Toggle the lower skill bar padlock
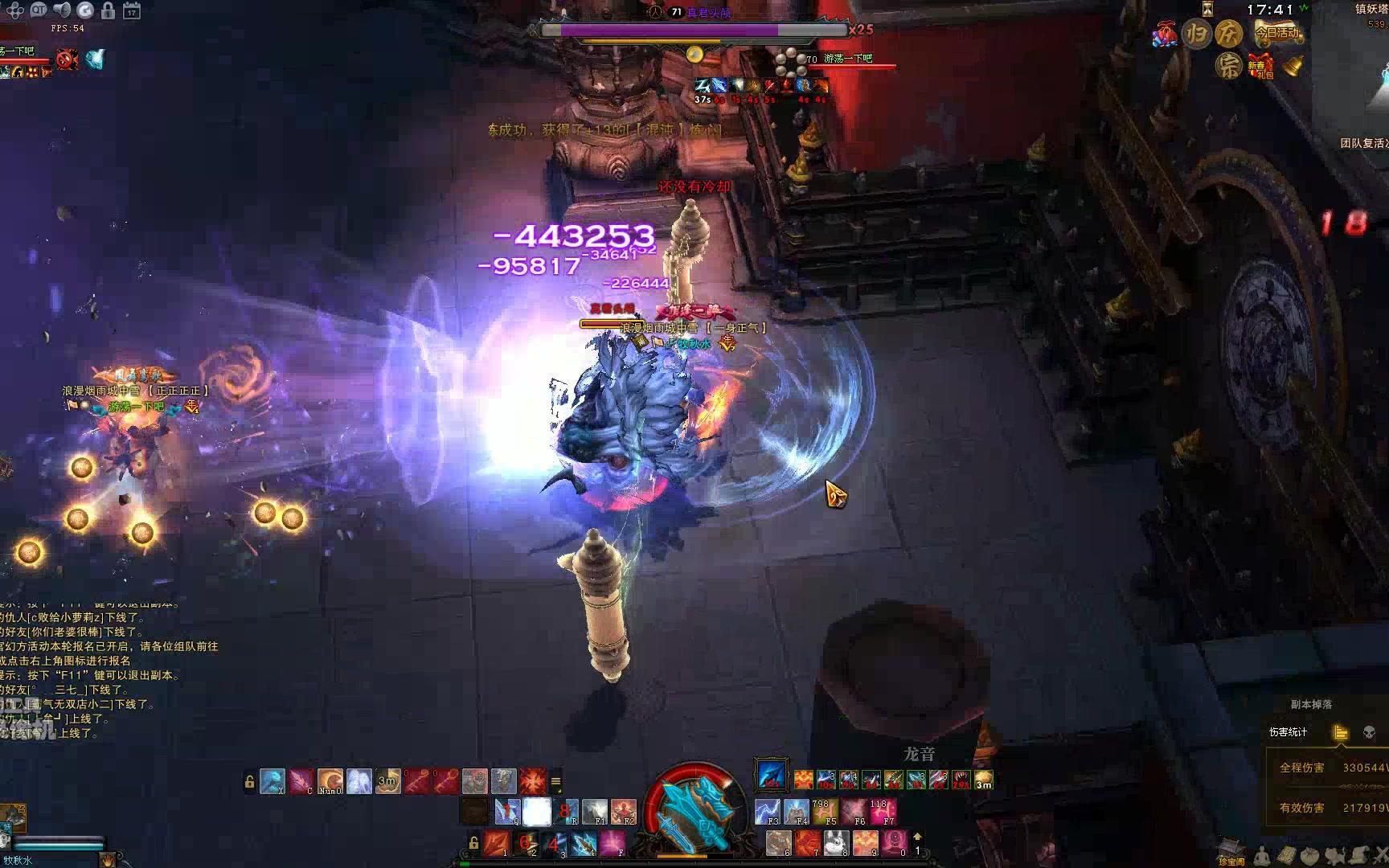 pos(474,843)
